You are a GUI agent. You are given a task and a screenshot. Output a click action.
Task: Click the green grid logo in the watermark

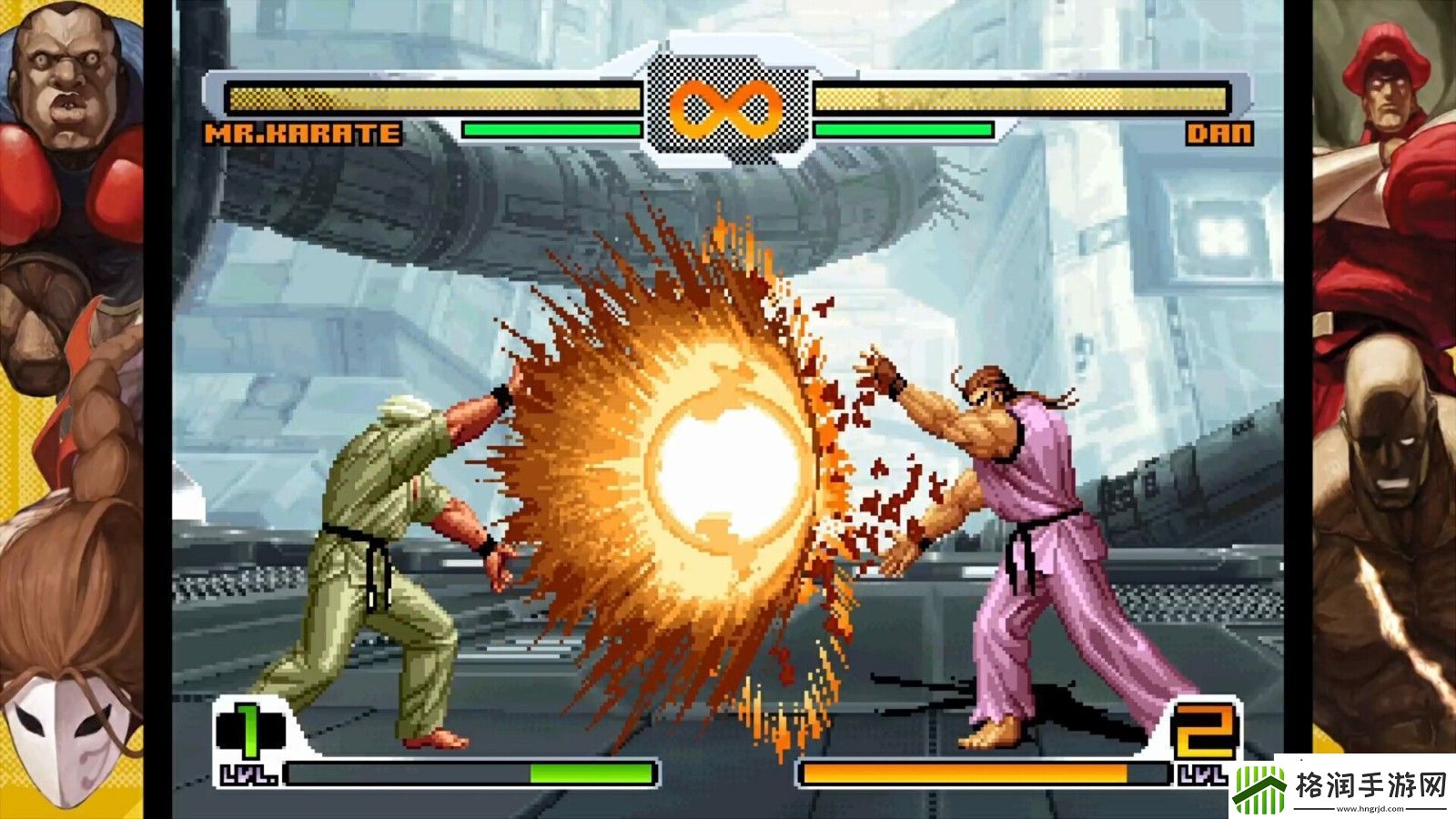(x=1260, y=787)
